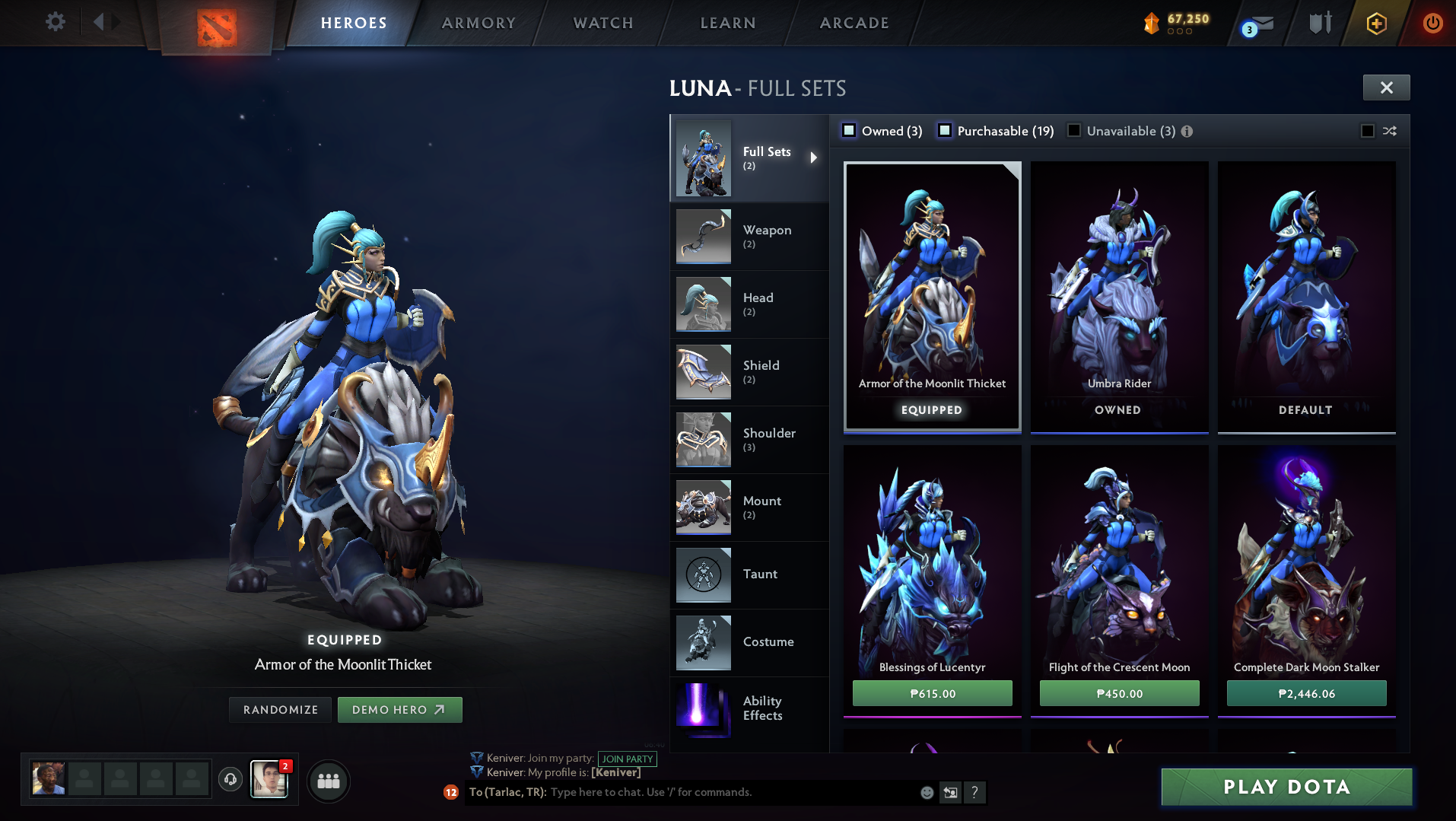Open the ARCADE tab
The image size is (1456, 821).
853,23
